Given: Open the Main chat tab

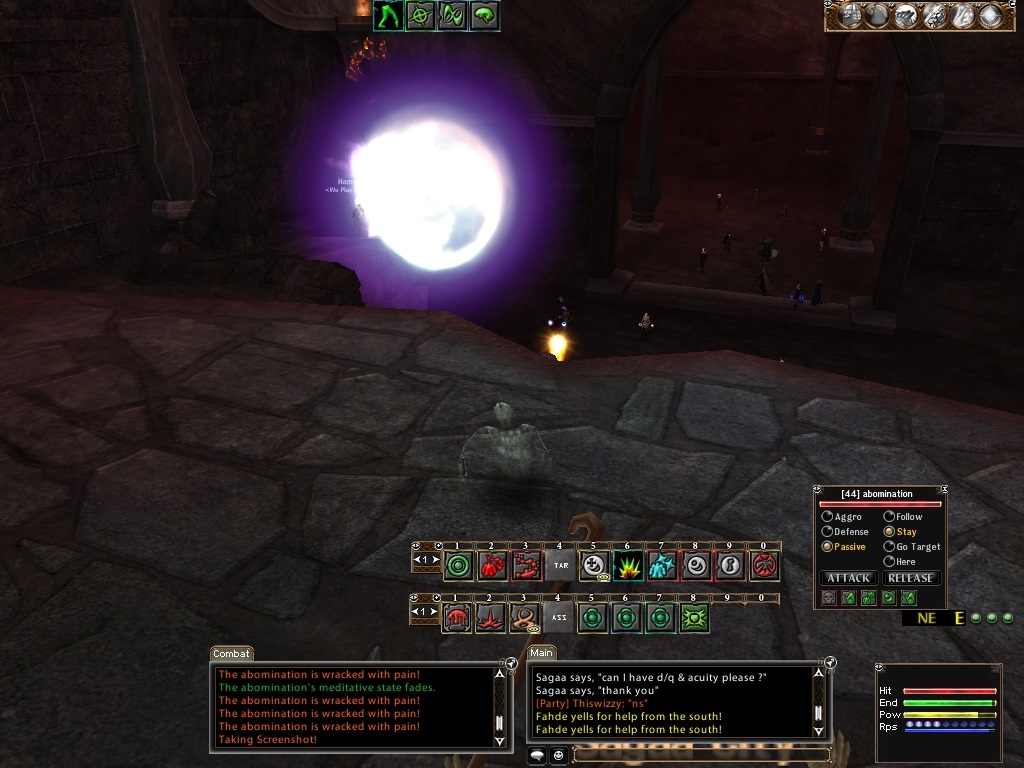Looking at the screenshot, I should [x=542, y=654].
